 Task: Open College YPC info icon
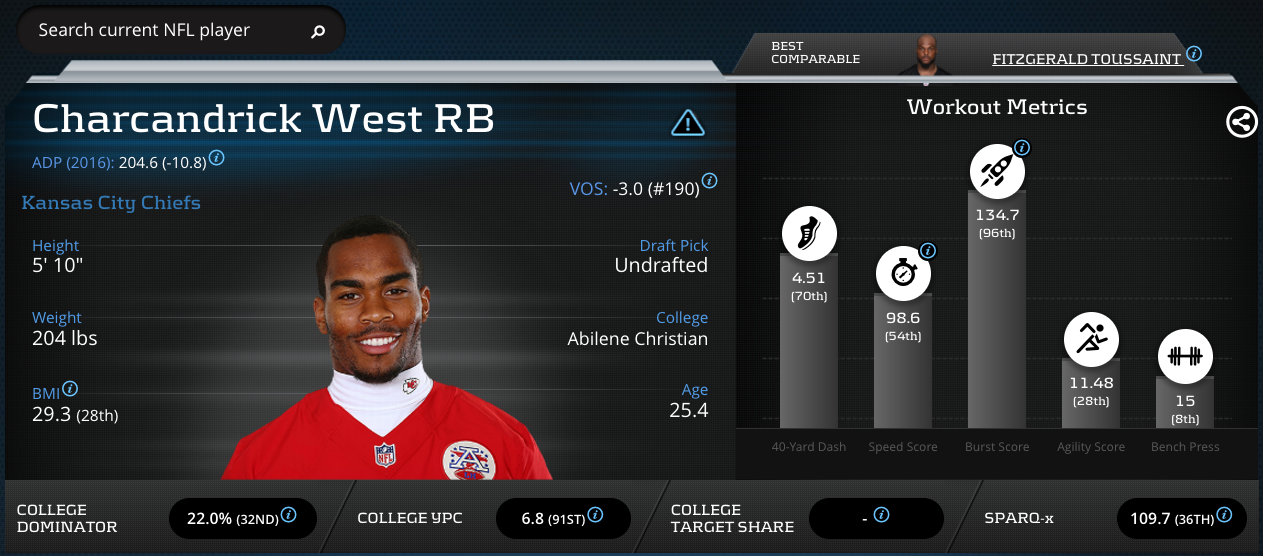(595, 515)
